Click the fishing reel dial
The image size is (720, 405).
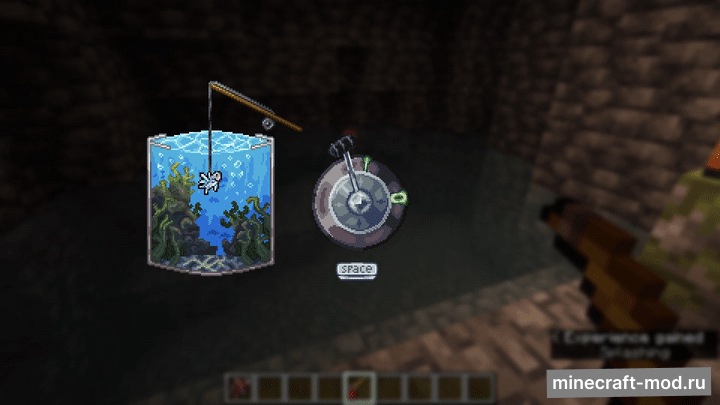(356, 202)
